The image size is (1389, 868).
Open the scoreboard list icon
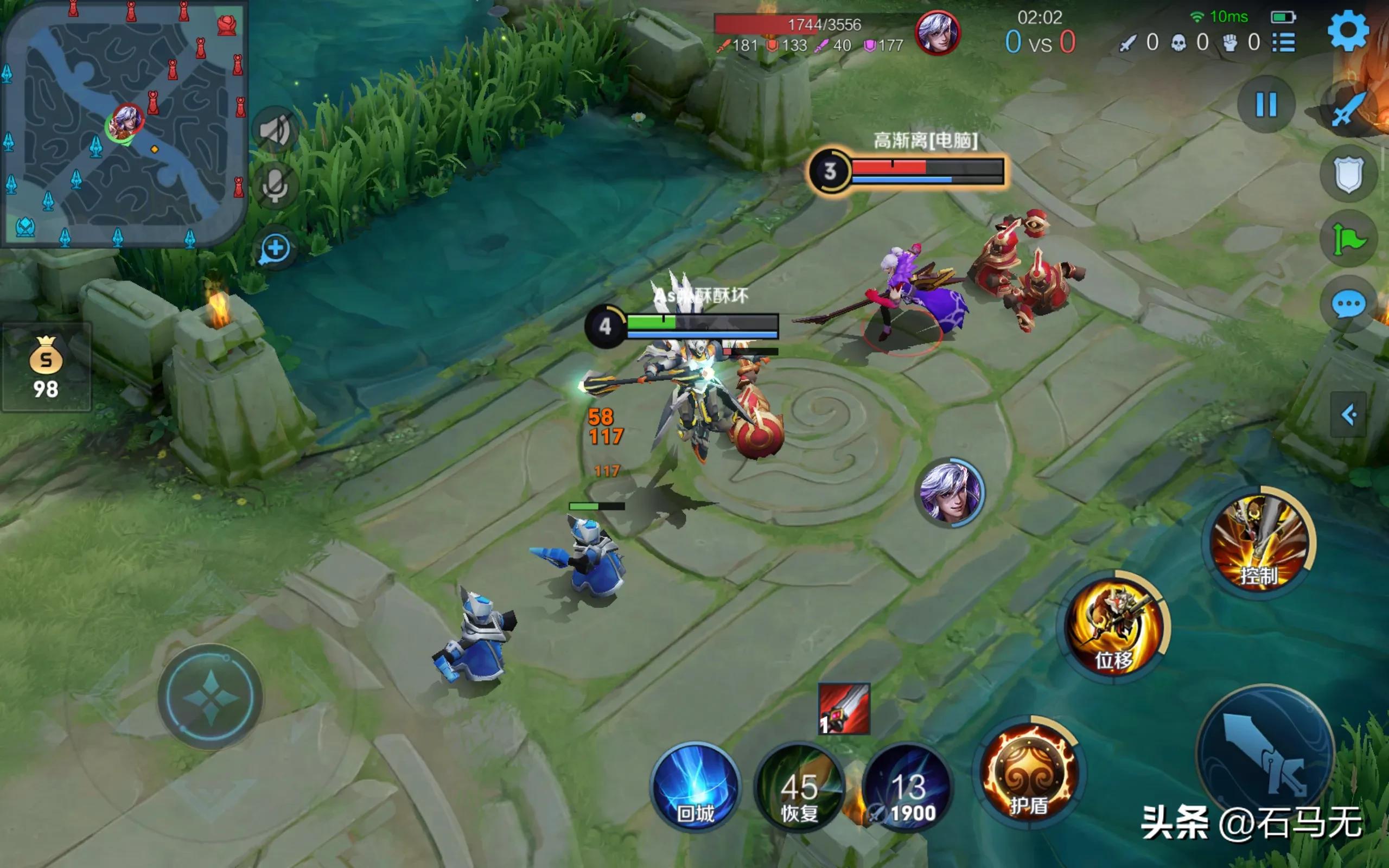[x=1283, y=43]
